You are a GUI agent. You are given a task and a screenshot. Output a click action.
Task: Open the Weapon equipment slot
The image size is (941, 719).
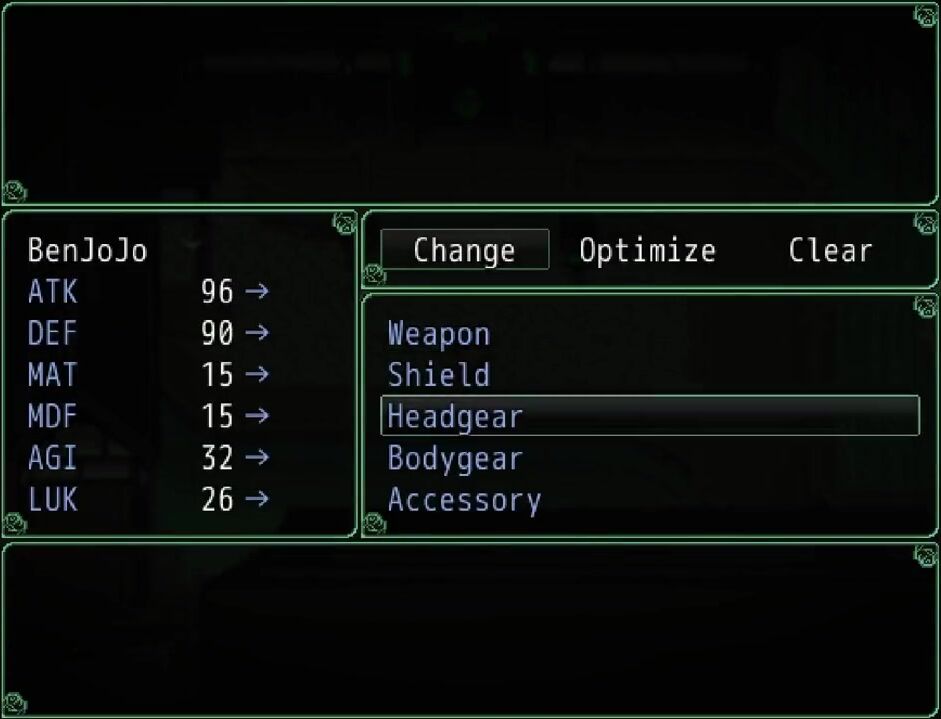pyautogui.click(x=439, y=334)
